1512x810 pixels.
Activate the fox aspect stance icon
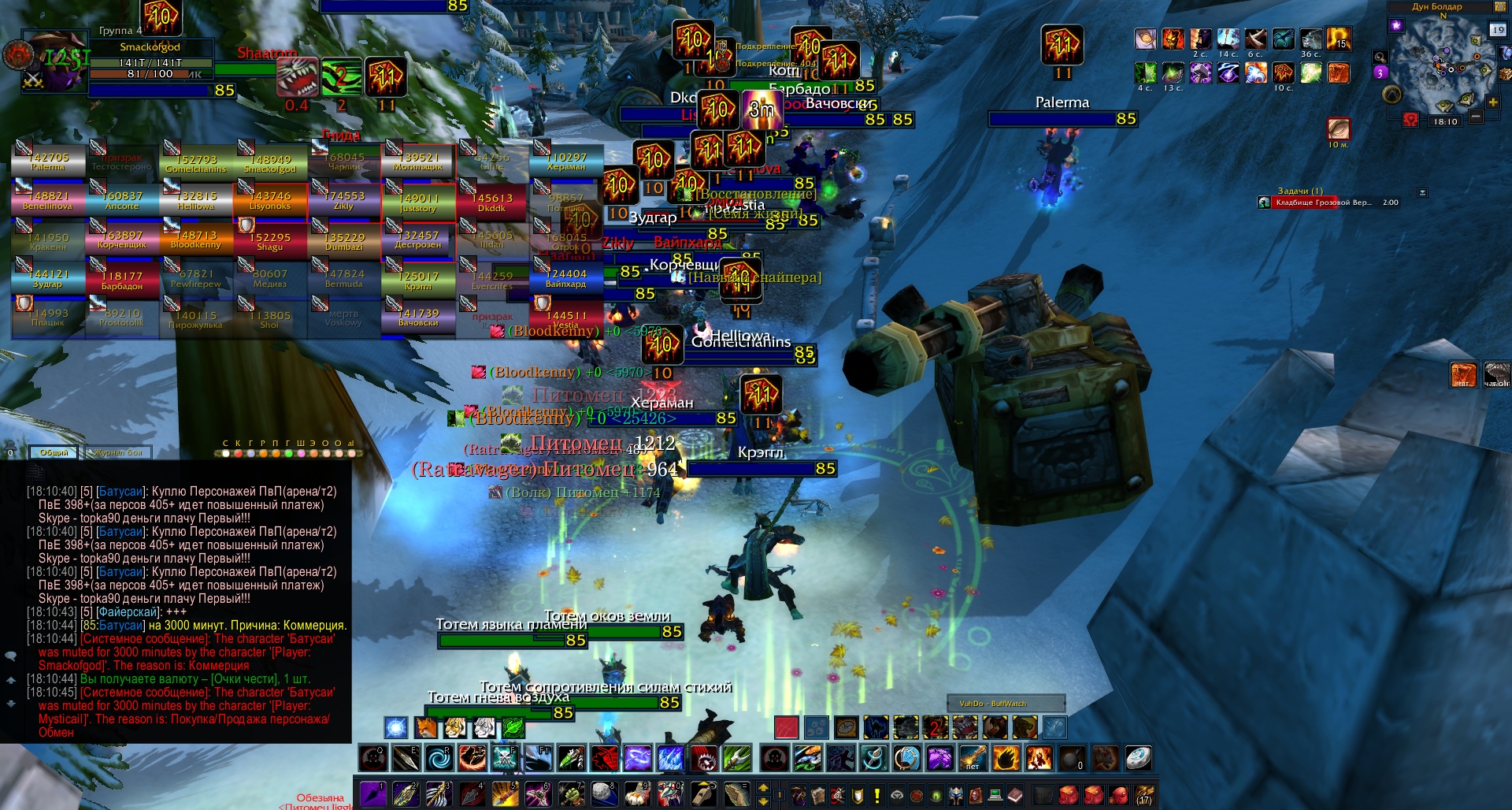point(425,727)
